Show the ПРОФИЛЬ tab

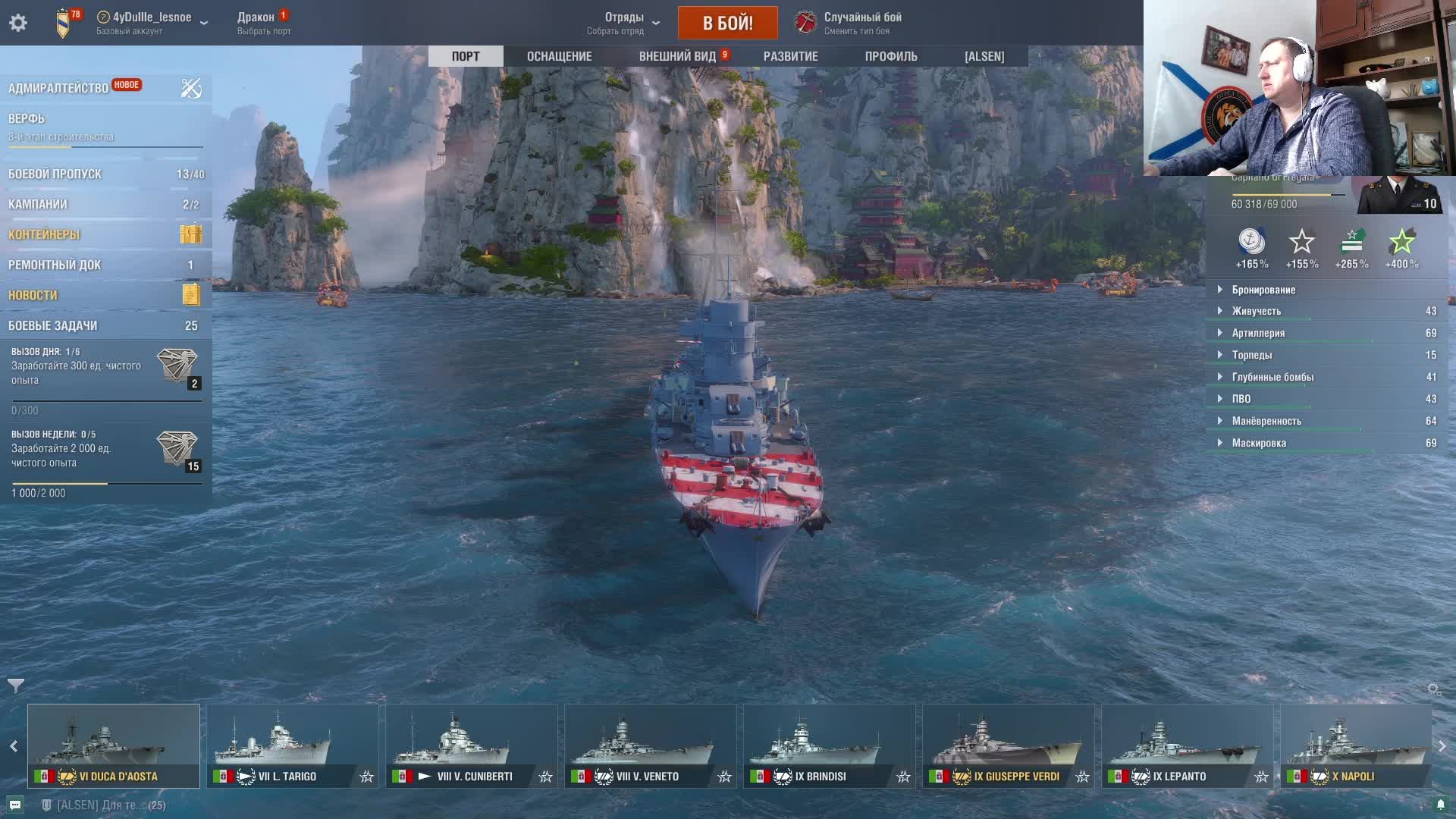click(x=891, y=56)
